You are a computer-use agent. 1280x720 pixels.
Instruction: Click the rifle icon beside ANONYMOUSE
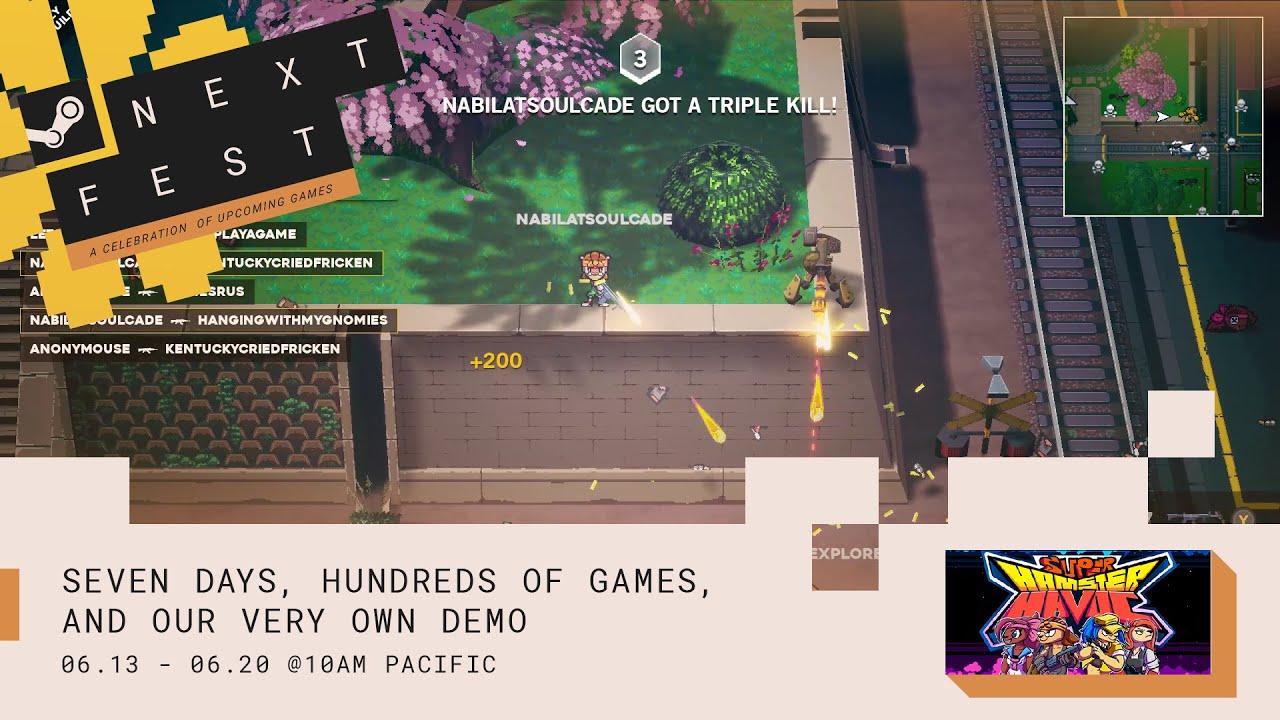point(149,349)
